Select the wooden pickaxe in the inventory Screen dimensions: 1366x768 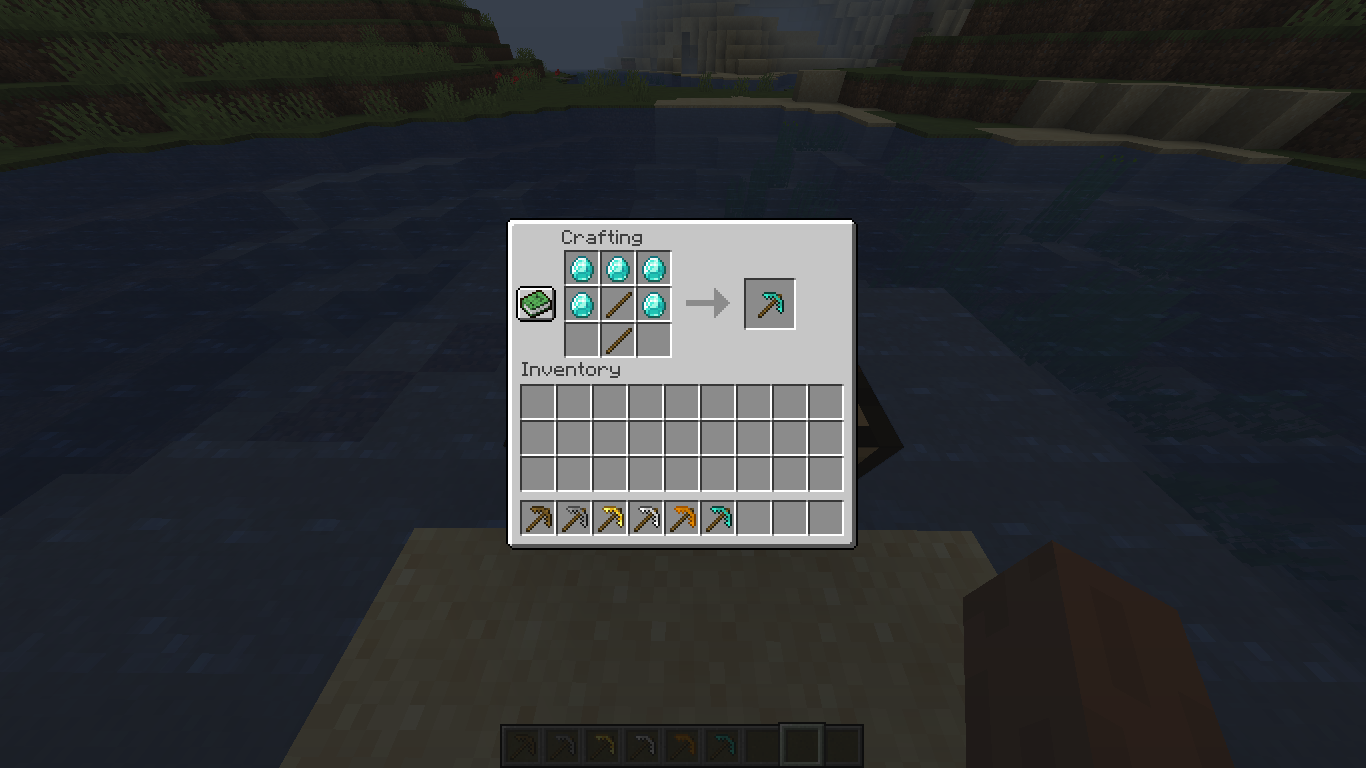(x=537, y=517)
